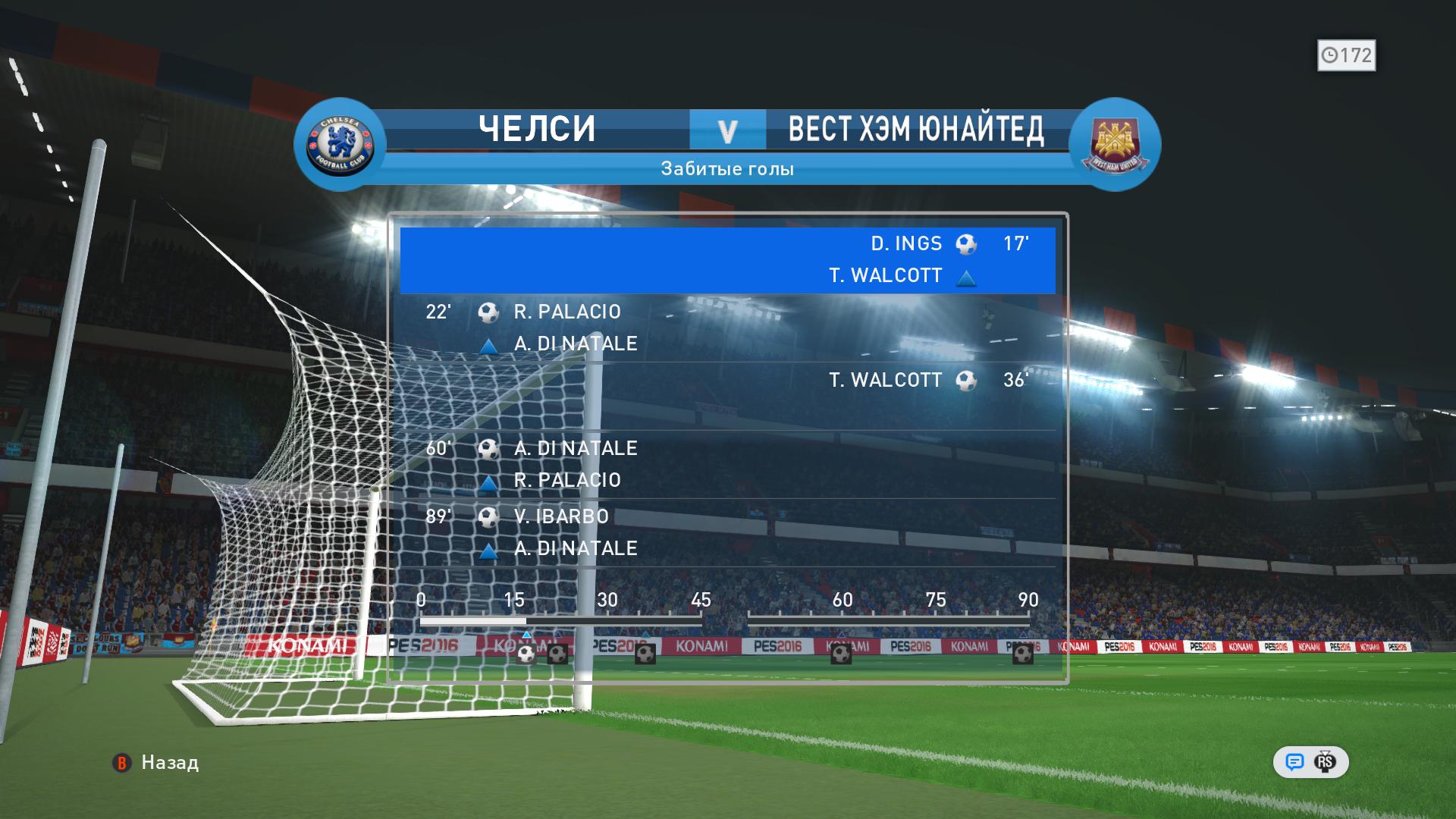The height and width of the screenshot is (819, 1456).
Task: Click the 36-minute ball marker on timeline
Action: (645, 654)
